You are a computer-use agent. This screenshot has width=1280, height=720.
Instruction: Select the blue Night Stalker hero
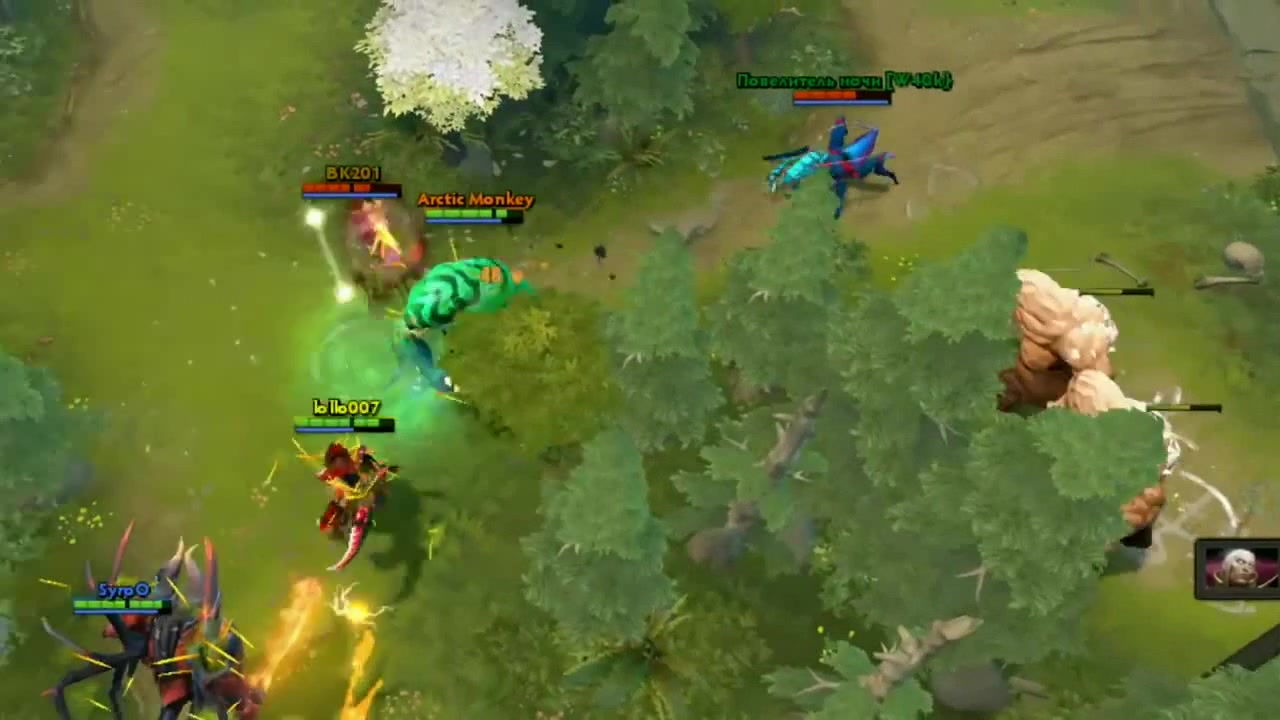(x=840, y=160)
